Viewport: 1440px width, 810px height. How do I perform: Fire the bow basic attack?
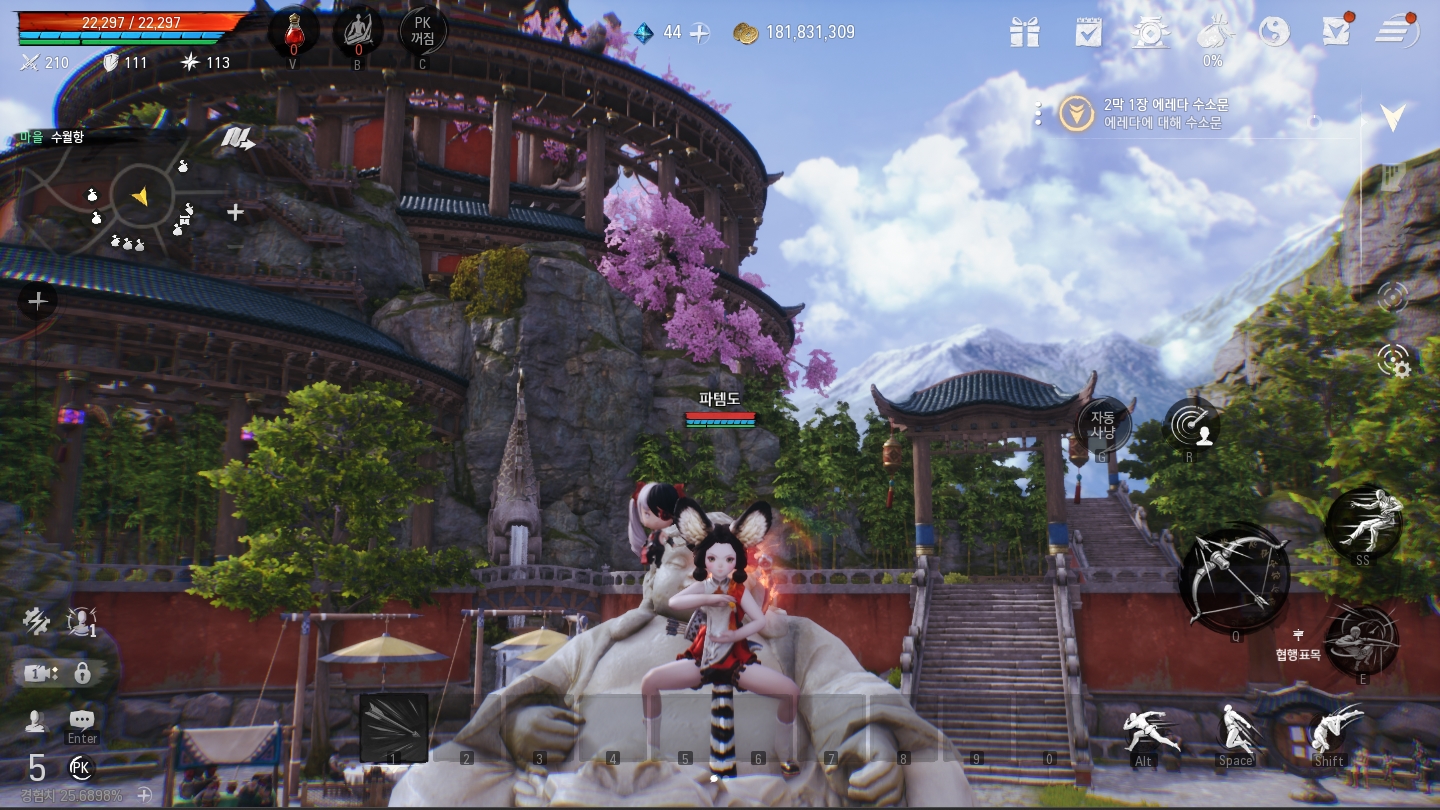[x=1232, y=577]
